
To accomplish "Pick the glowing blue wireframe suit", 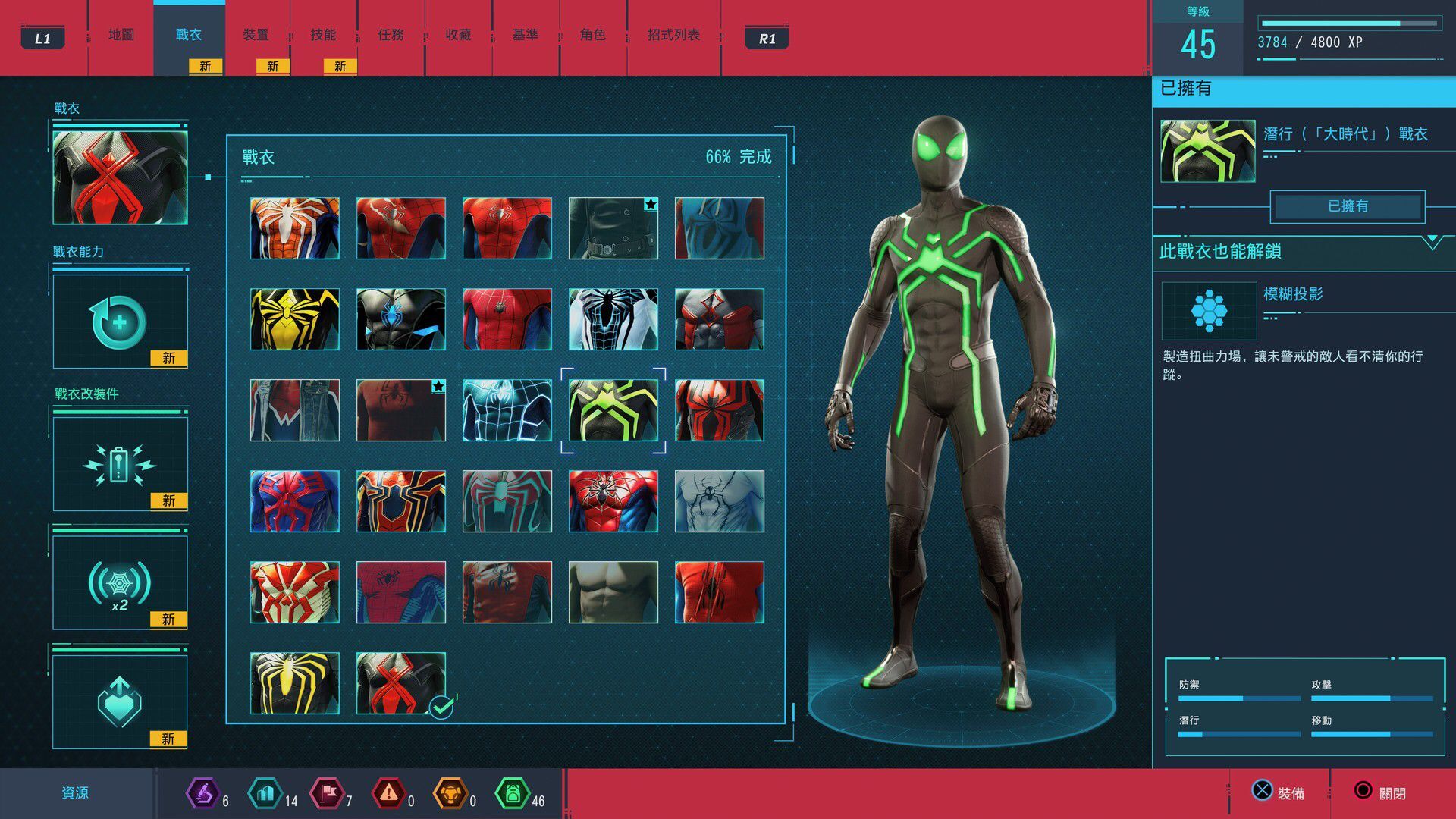I will (507, 410).
